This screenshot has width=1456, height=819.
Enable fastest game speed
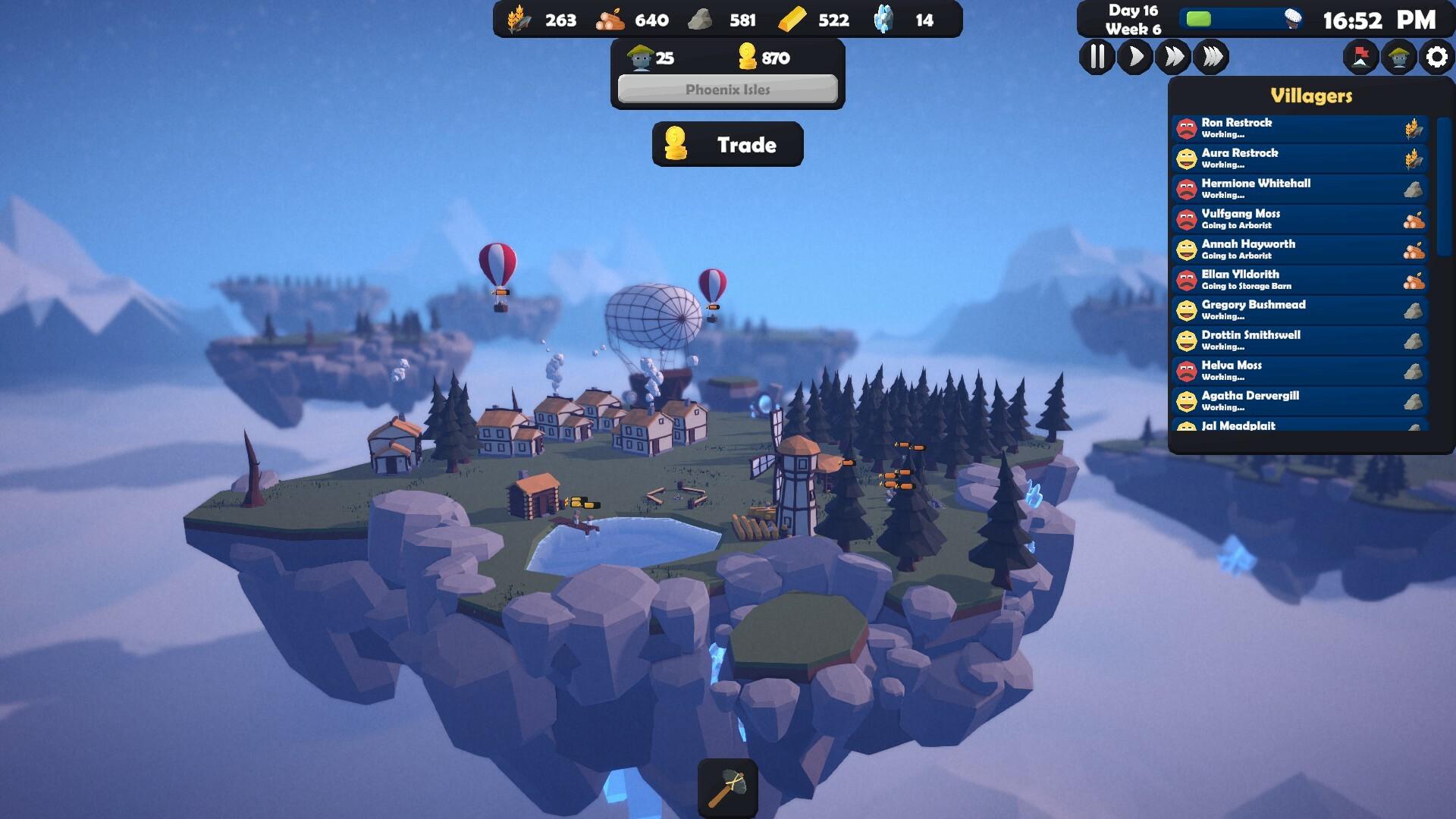1212,55
